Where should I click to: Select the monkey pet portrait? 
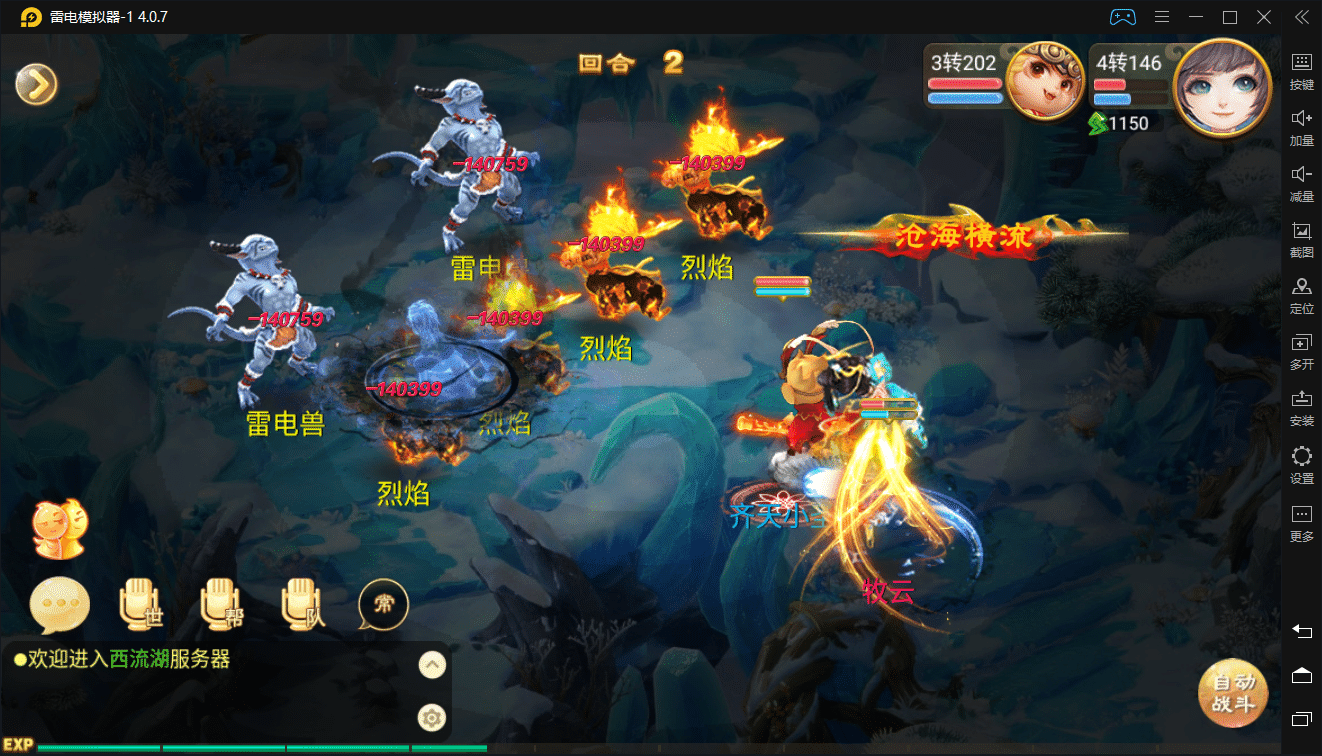(x=1045, y=79)
